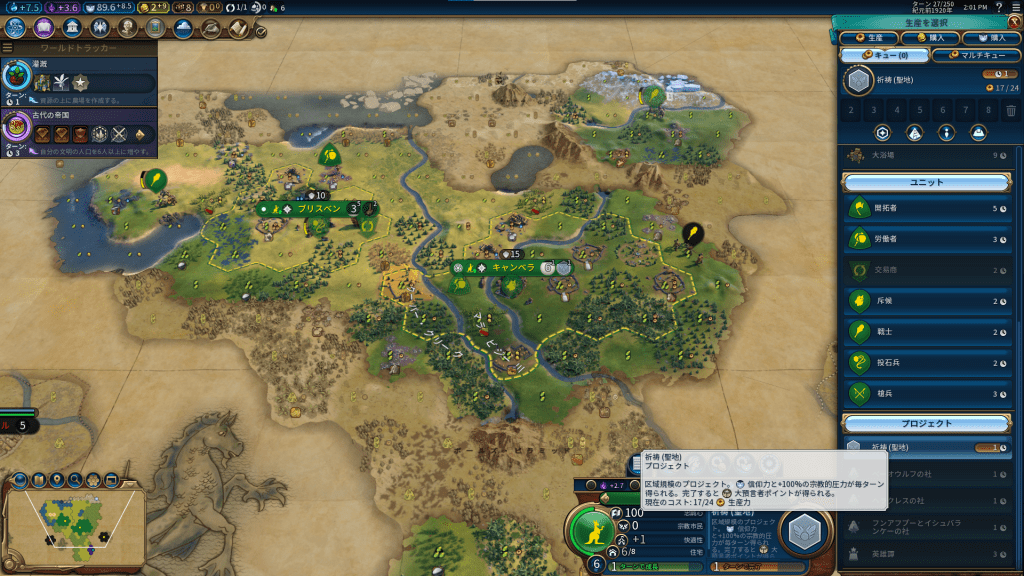Toggle the World Tracker hamburger menu
Image resolution: width=1024 pixels, height=576 pixels.
point(8,47)
